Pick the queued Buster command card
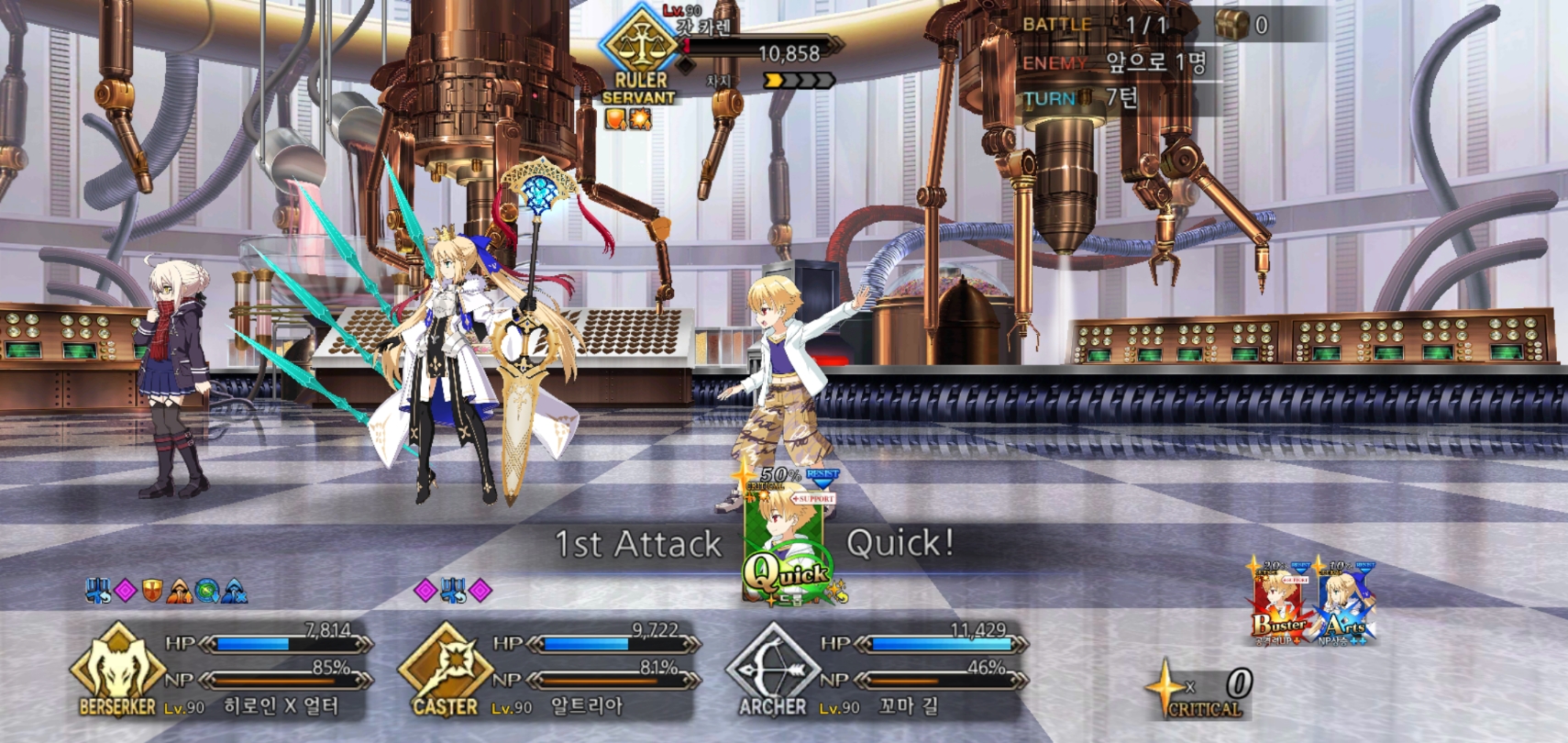Viewport: 1568px width, 743px height. tap(1279, 604)
